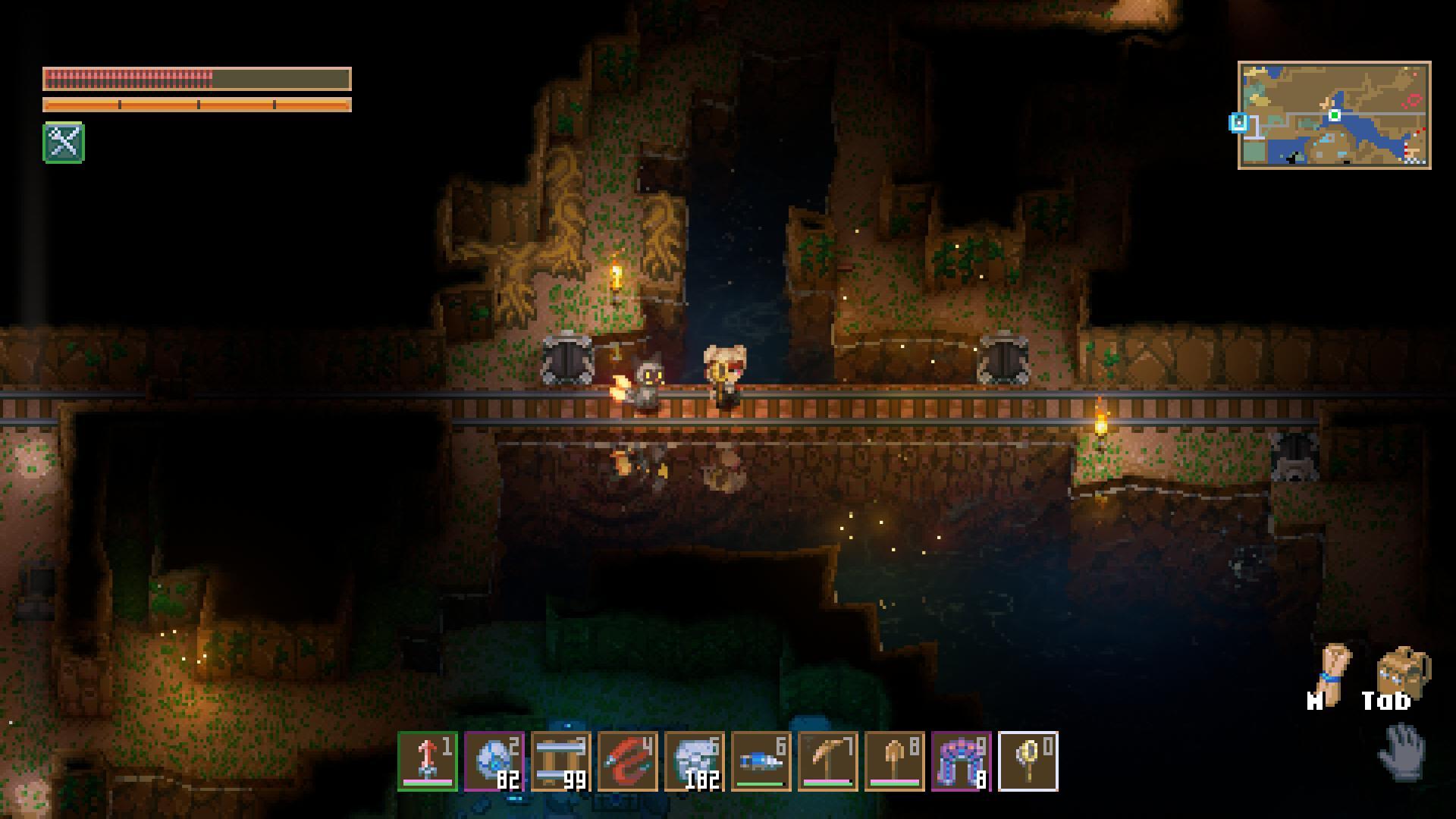This screenshot has width=1456, height=819.
Task: Open the minimap
Action: [x=1335, y=115]
